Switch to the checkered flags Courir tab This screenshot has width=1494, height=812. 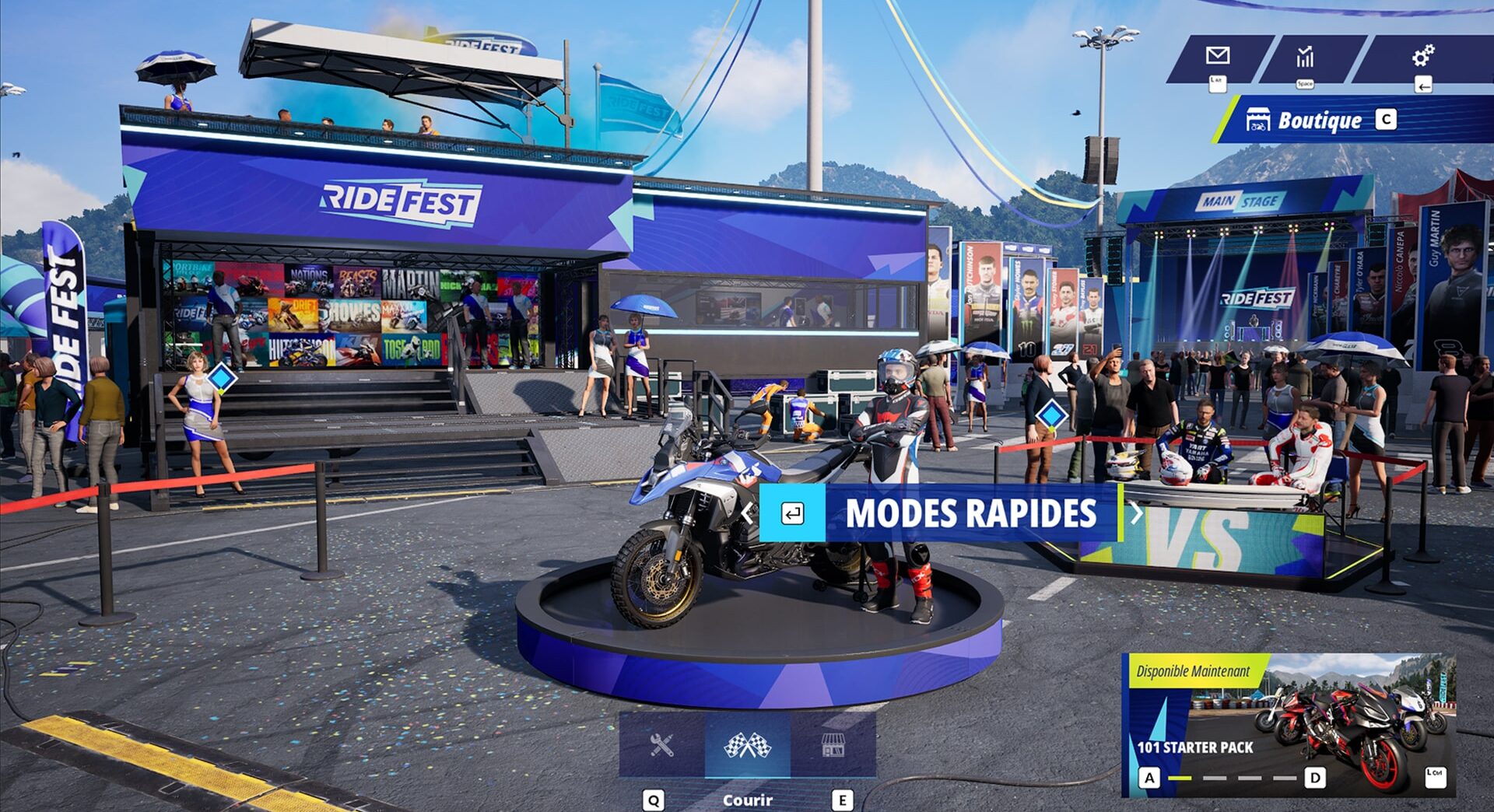747,746
